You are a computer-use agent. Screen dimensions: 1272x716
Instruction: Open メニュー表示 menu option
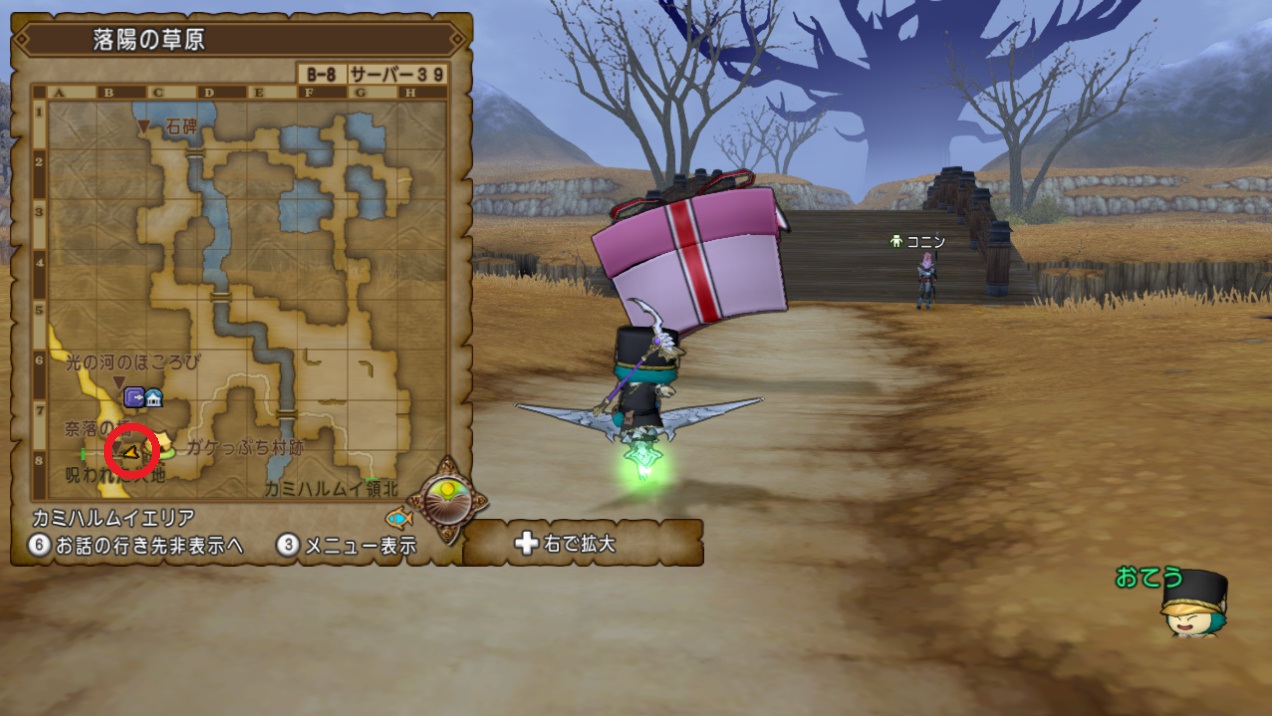click(x=347, y=546)
